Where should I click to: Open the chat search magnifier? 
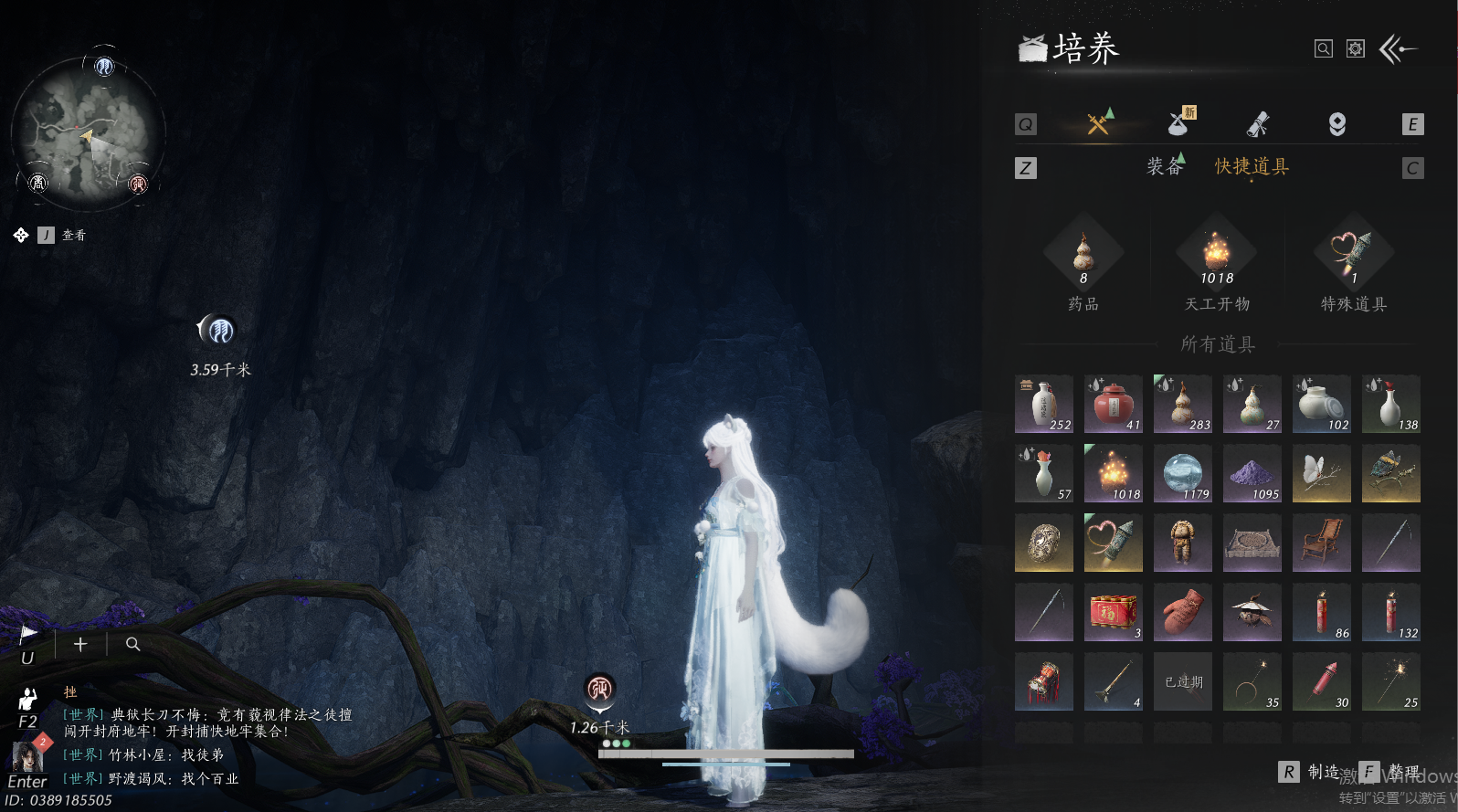coord(132,644)
